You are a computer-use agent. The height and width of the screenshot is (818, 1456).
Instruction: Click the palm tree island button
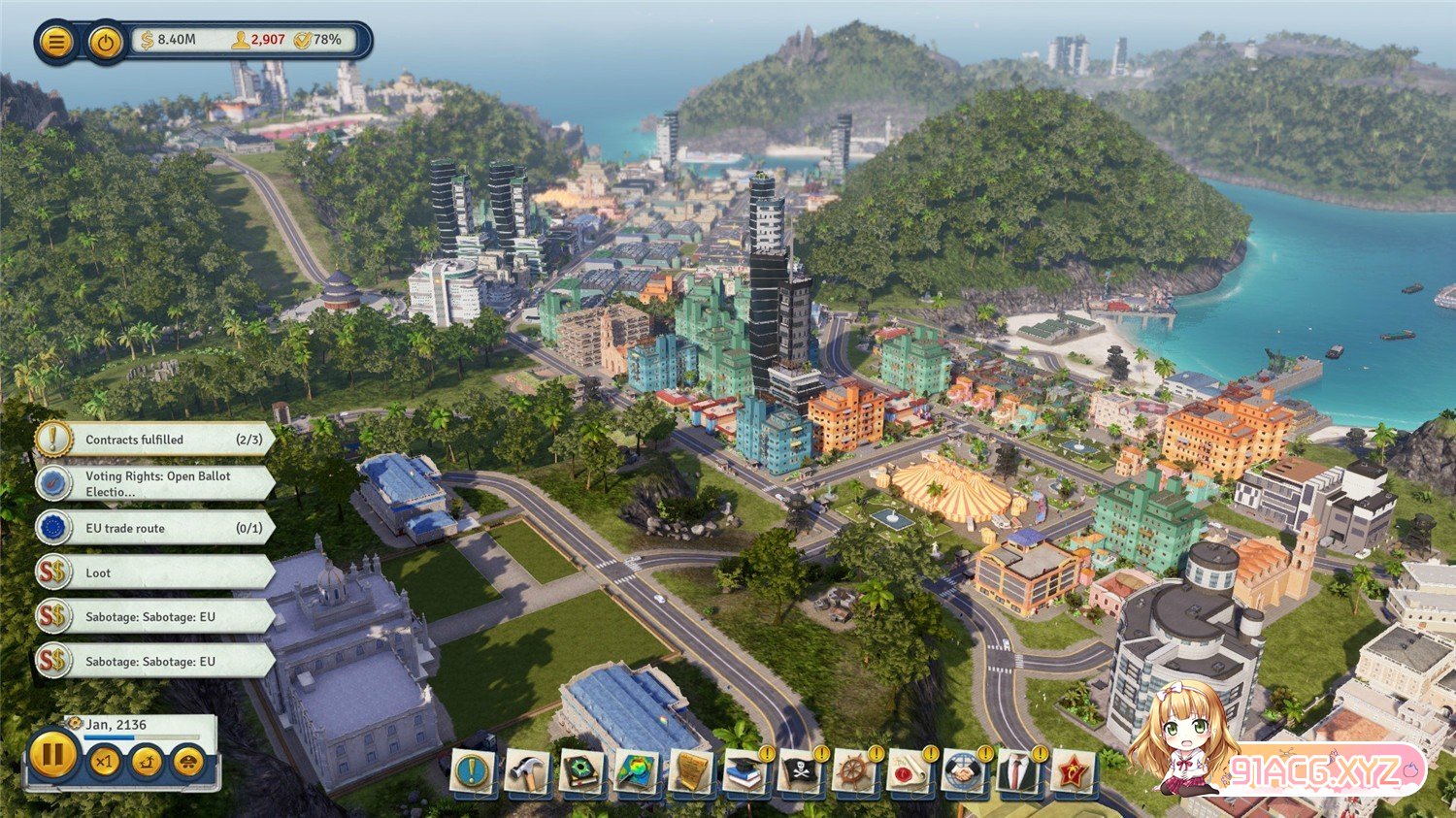pos(147,762)
